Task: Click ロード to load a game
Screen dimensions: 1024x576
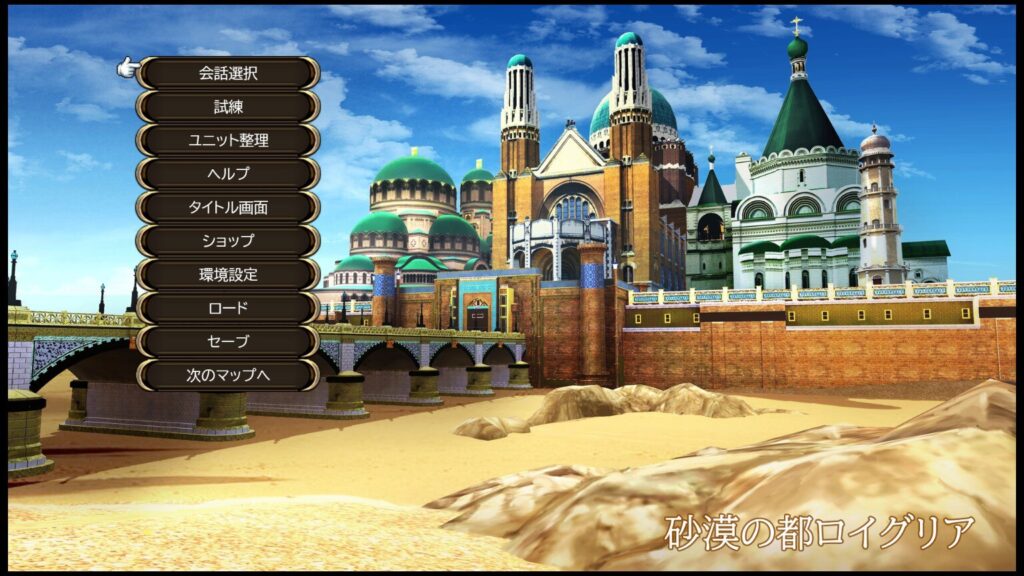Action: point(228,308)
